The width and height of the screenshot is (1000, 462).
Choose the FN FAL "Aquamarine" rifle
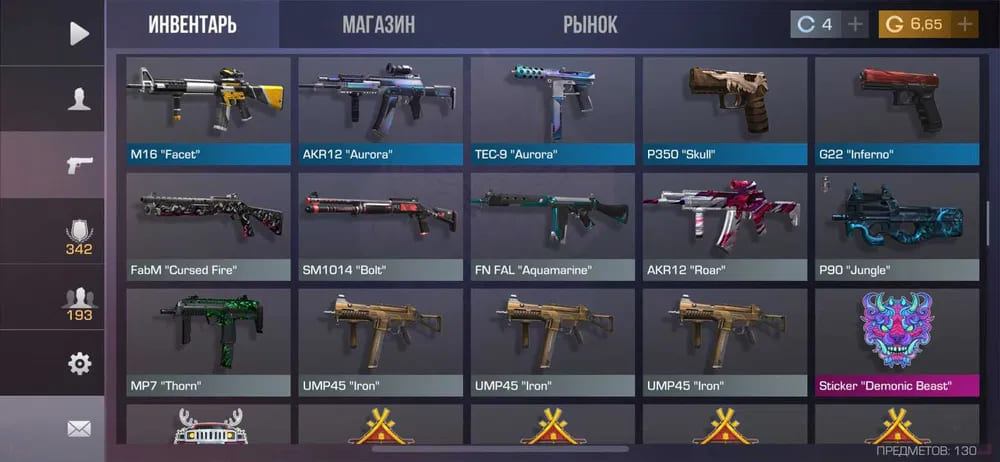pyautogui.click(x=553, y=224)
